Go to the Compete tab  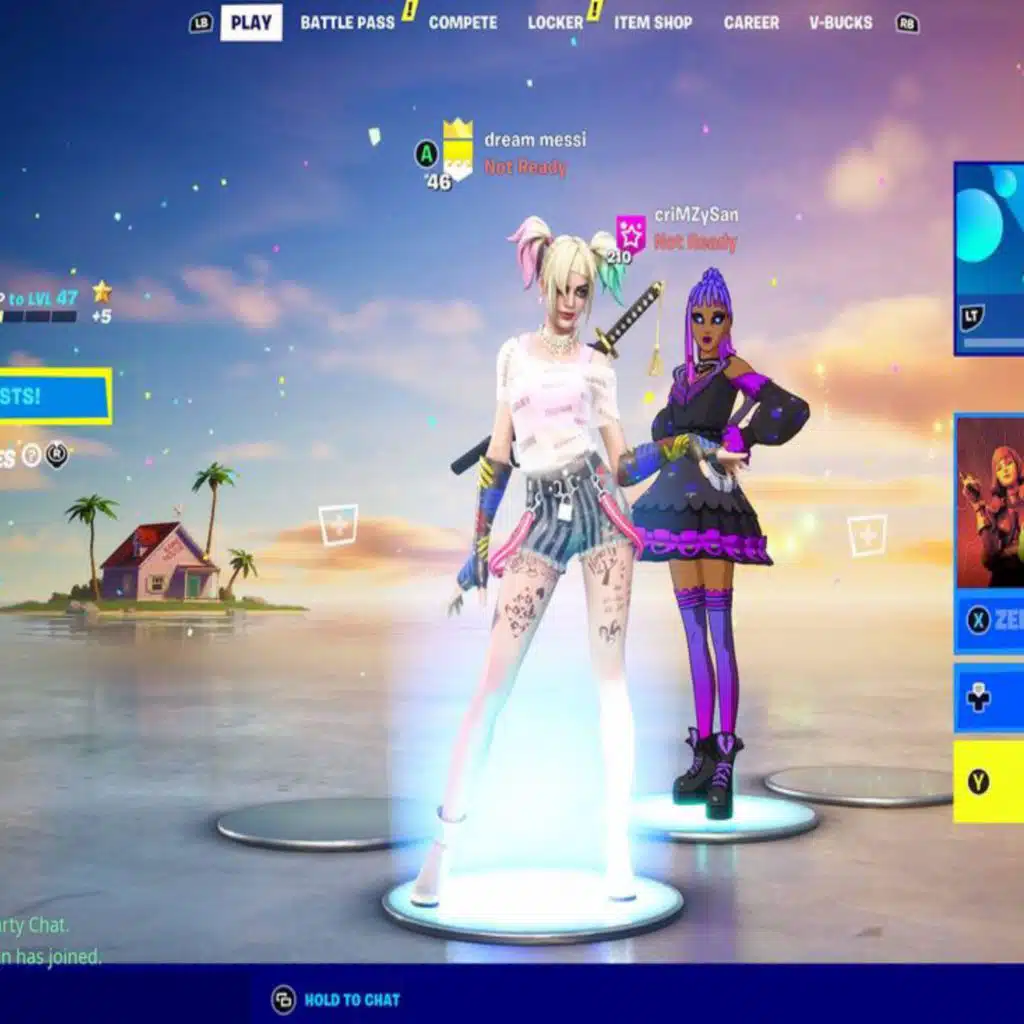[462, 22]
